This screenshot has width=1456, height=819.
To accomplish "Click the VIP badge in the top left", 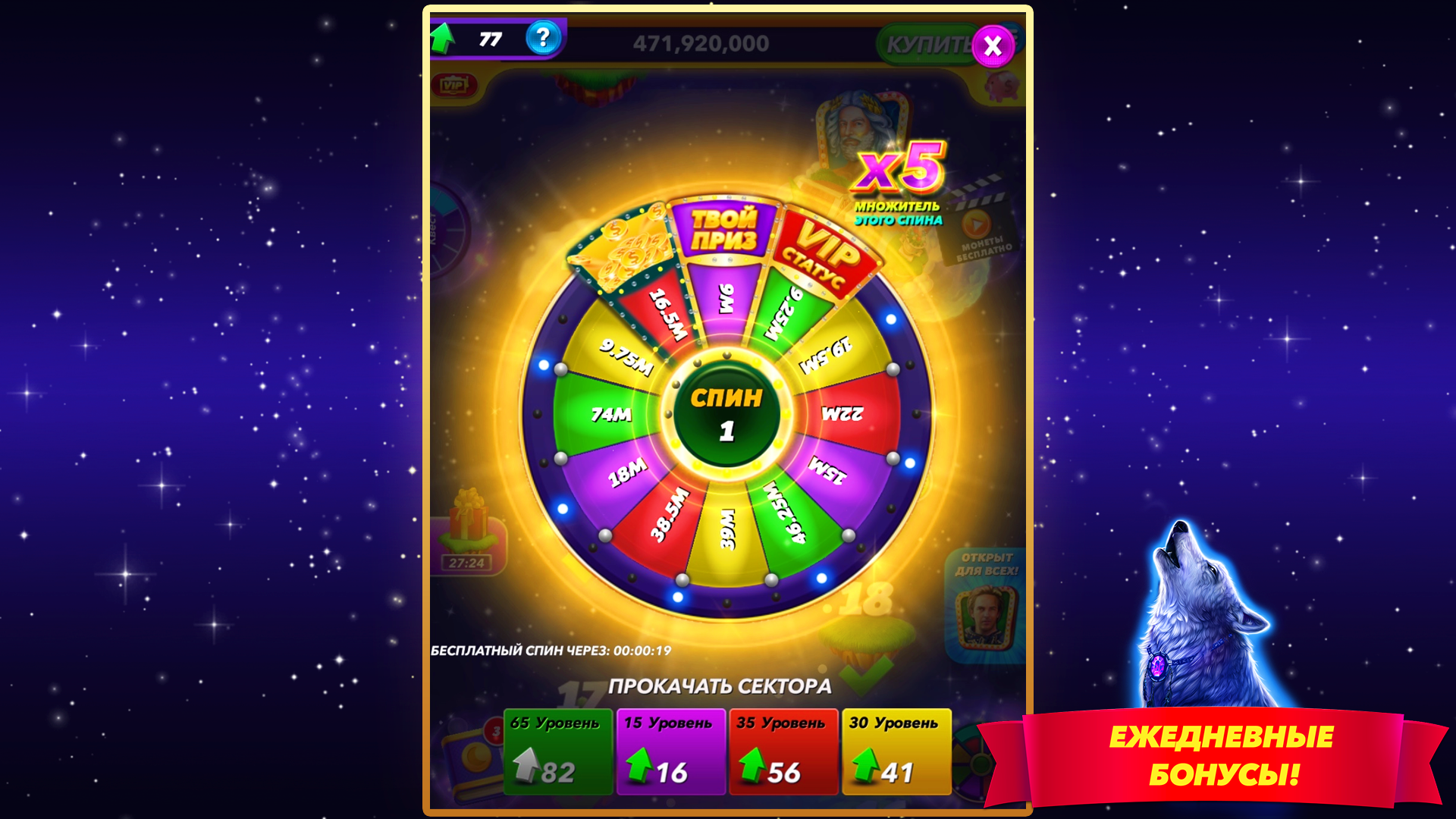I will pyautogui.click(x=455, y=83).
